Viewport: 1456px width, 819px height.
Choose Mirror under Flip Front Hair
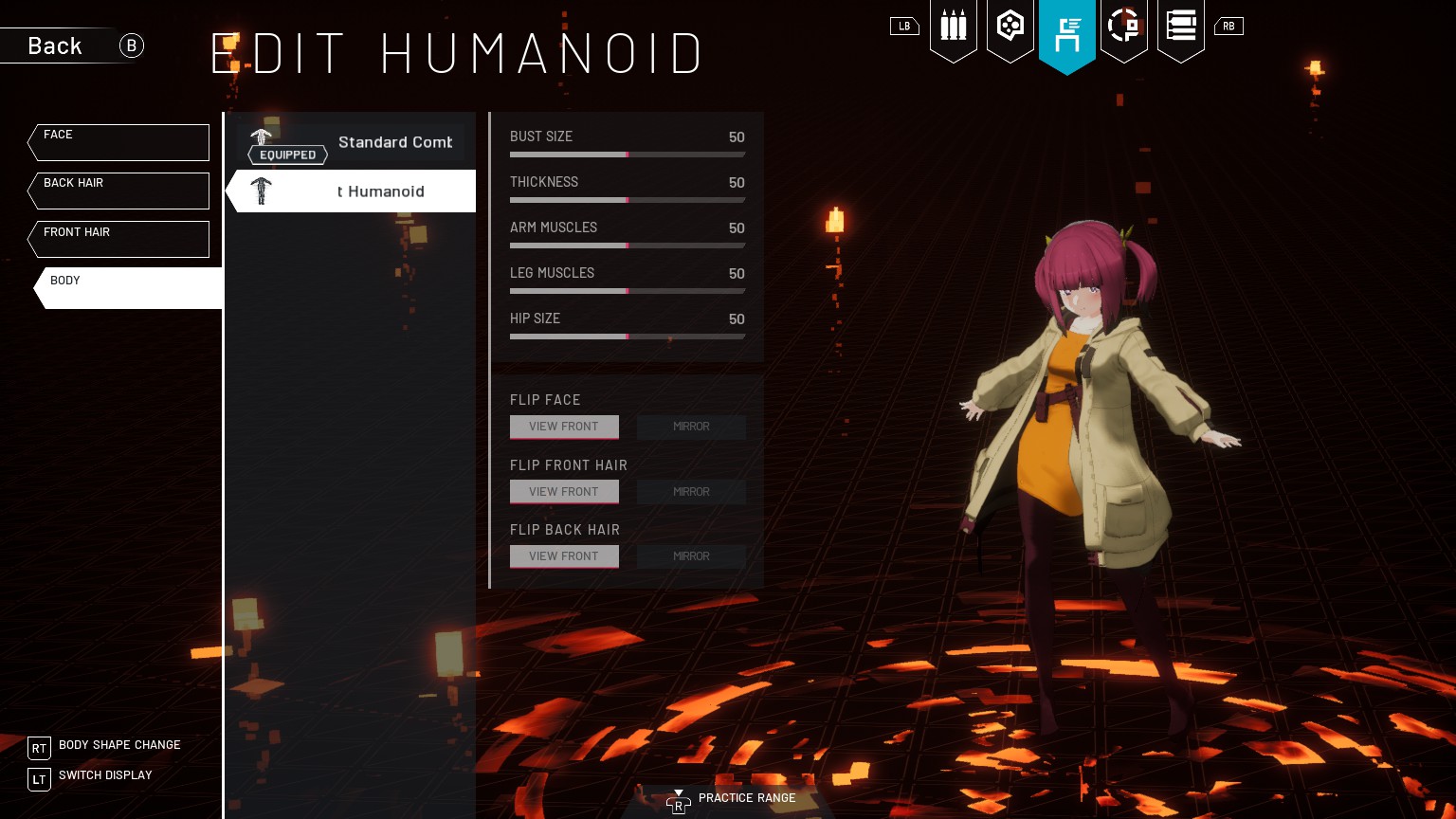tap(691, 492)
